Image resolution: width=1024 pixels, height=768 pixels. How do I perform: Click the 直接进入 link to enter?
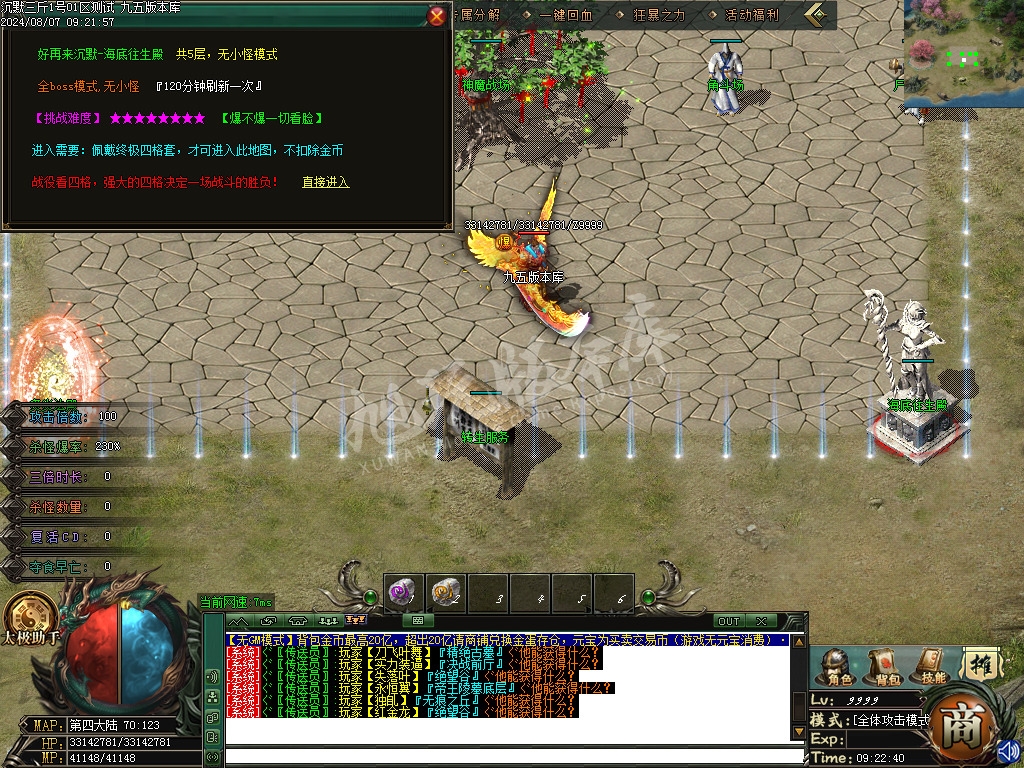pyautogui.click(x=326, y=182)
